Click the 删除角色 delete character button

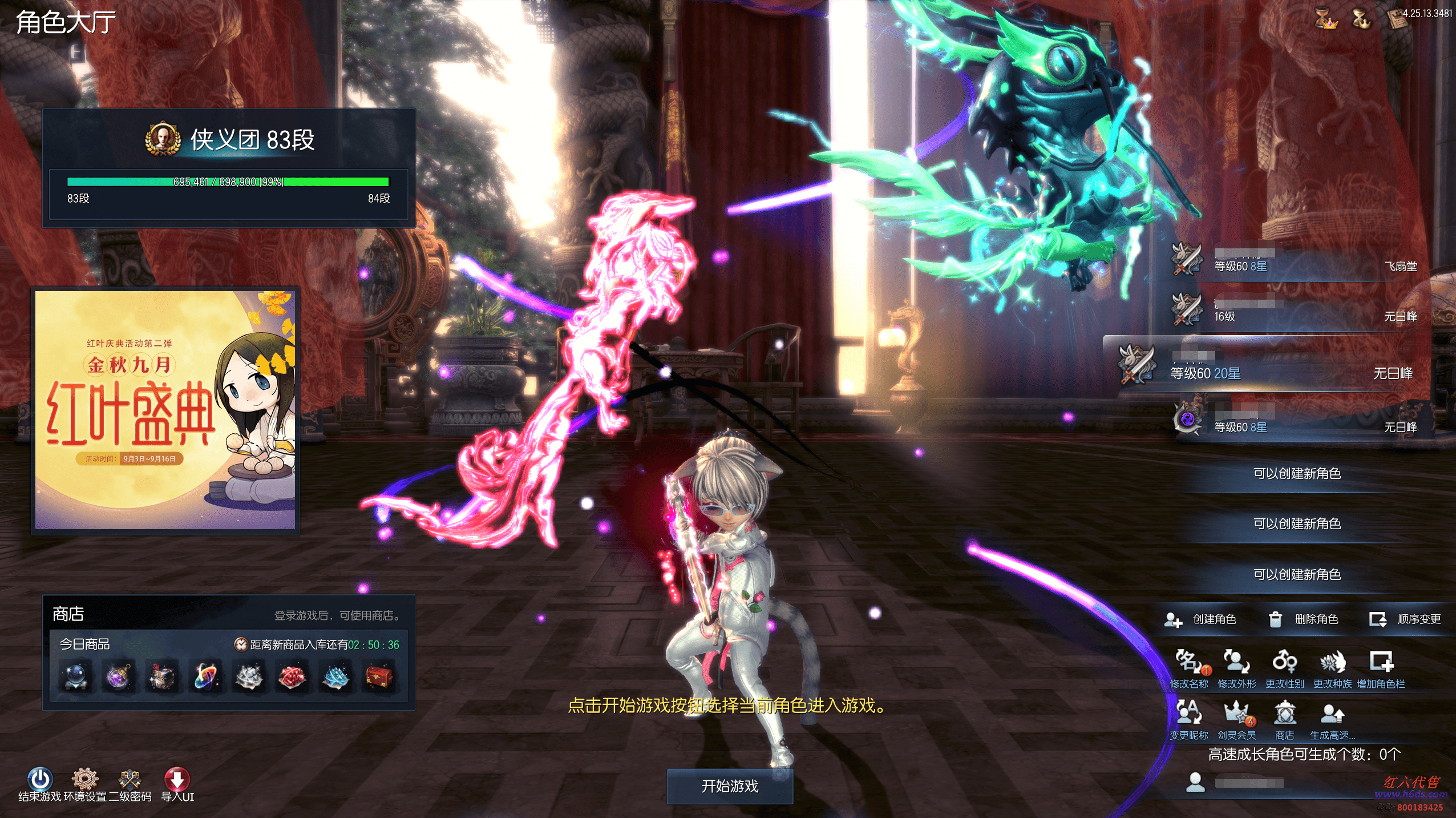[1304, 619]
